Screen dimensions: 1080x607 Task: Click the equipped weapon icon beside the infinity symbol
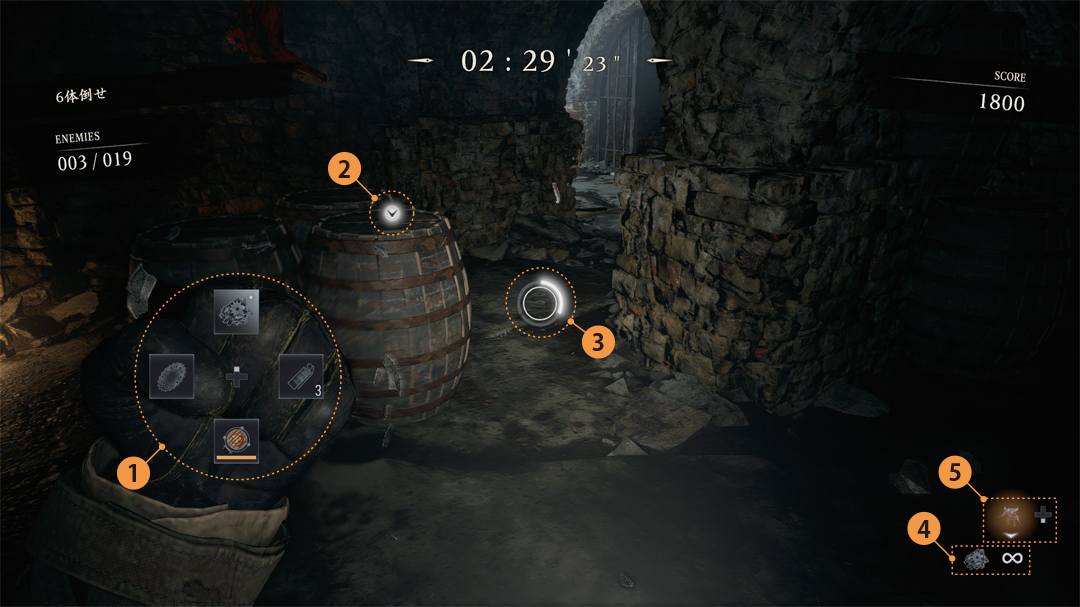pyautogui.click(x=975, y=560)
